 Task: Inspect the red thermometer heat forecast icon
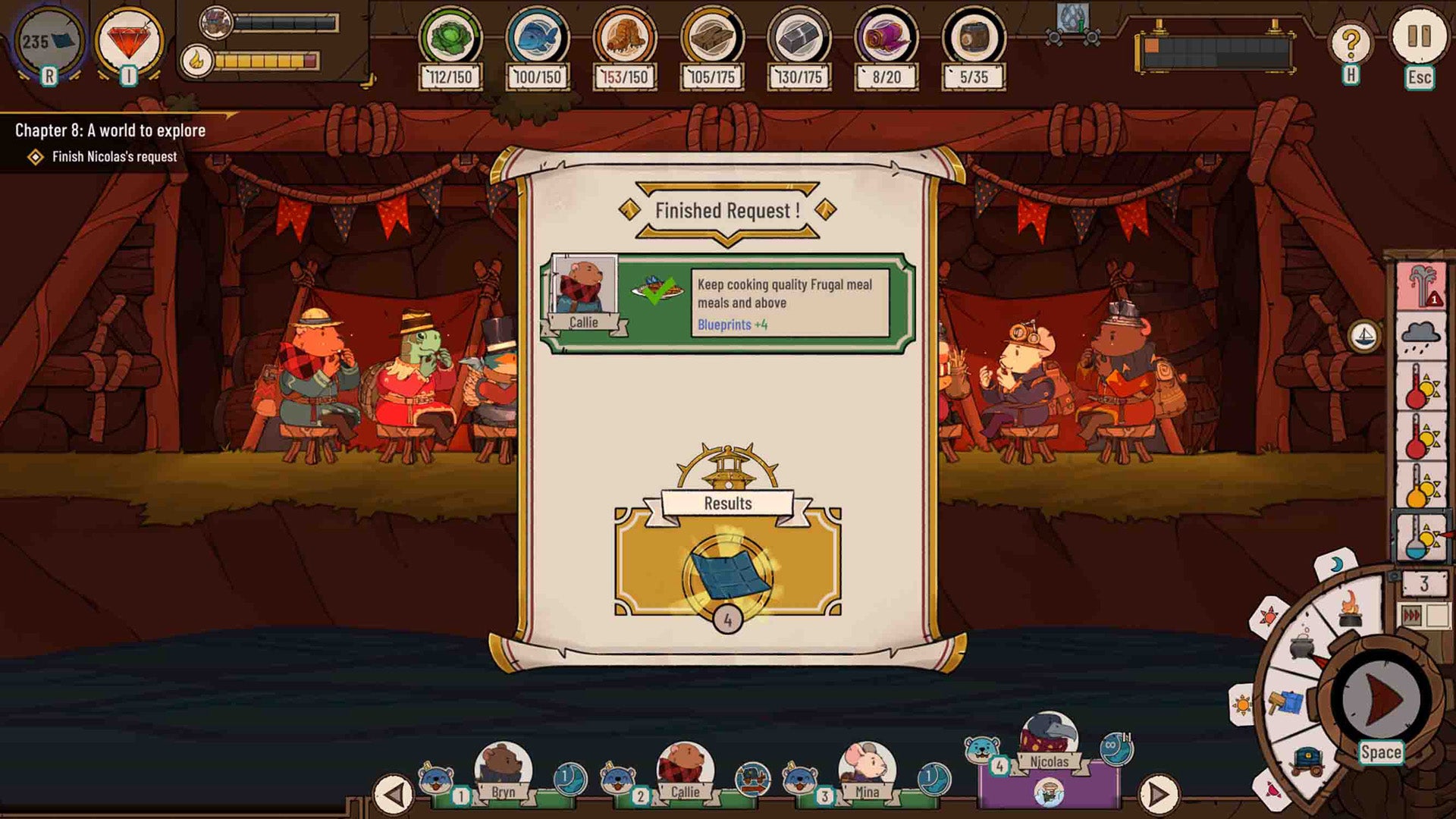pyautogui.click(x=1420, y=387)
